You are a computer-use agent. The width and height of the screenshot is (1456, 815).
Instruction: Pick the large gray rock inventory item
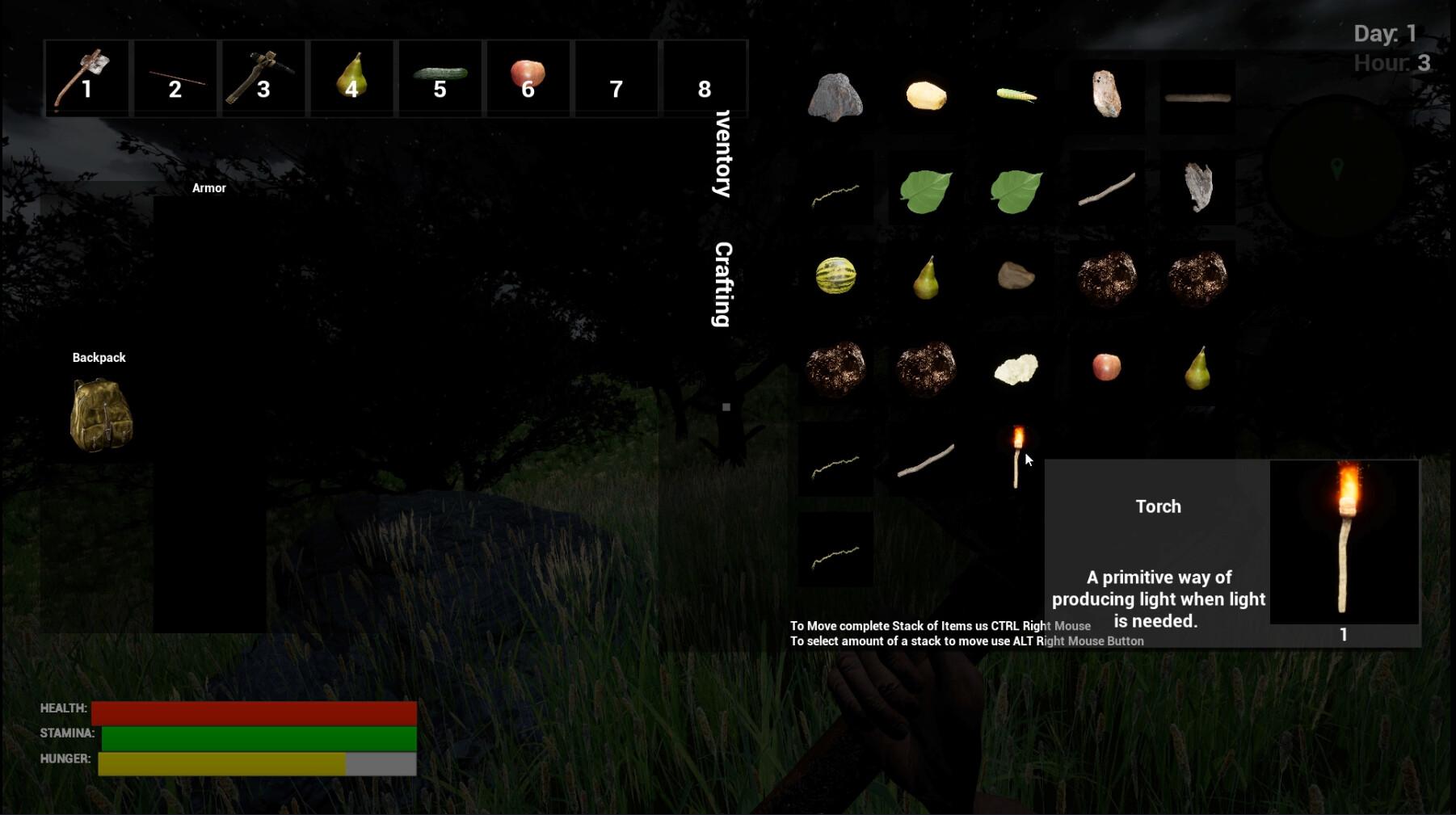[835, 97]
